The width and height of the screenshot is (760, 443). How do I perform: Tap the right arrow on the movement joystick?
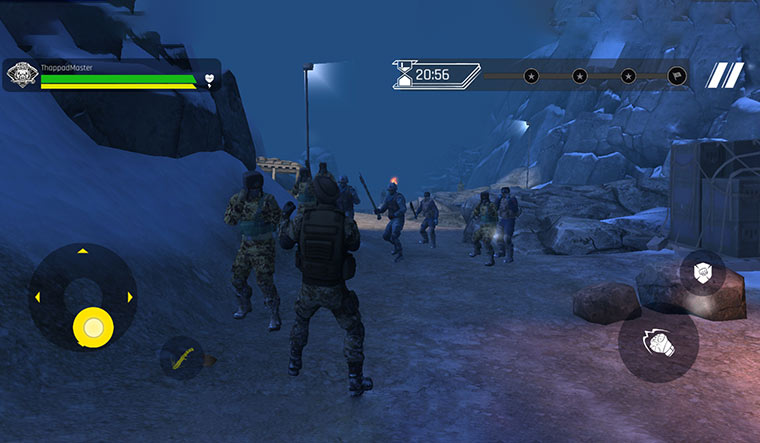(x=130, y=297)
